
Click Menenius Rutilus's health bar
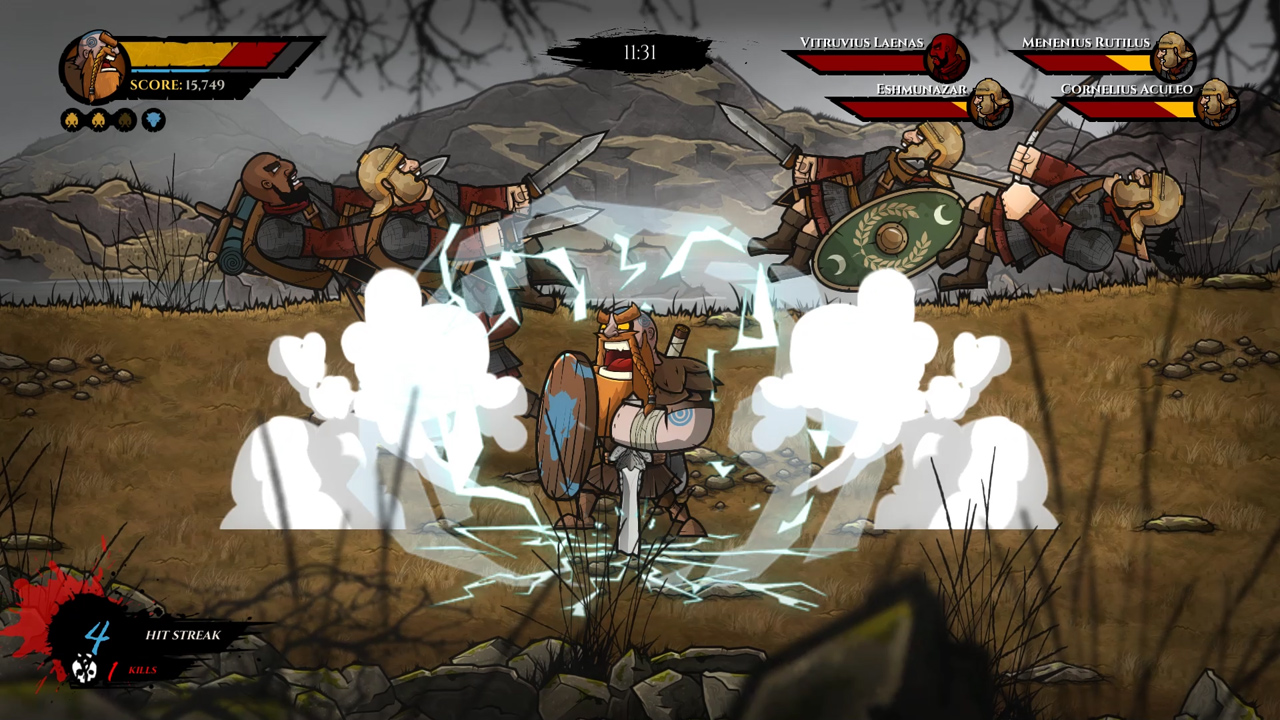[1085, 61]
